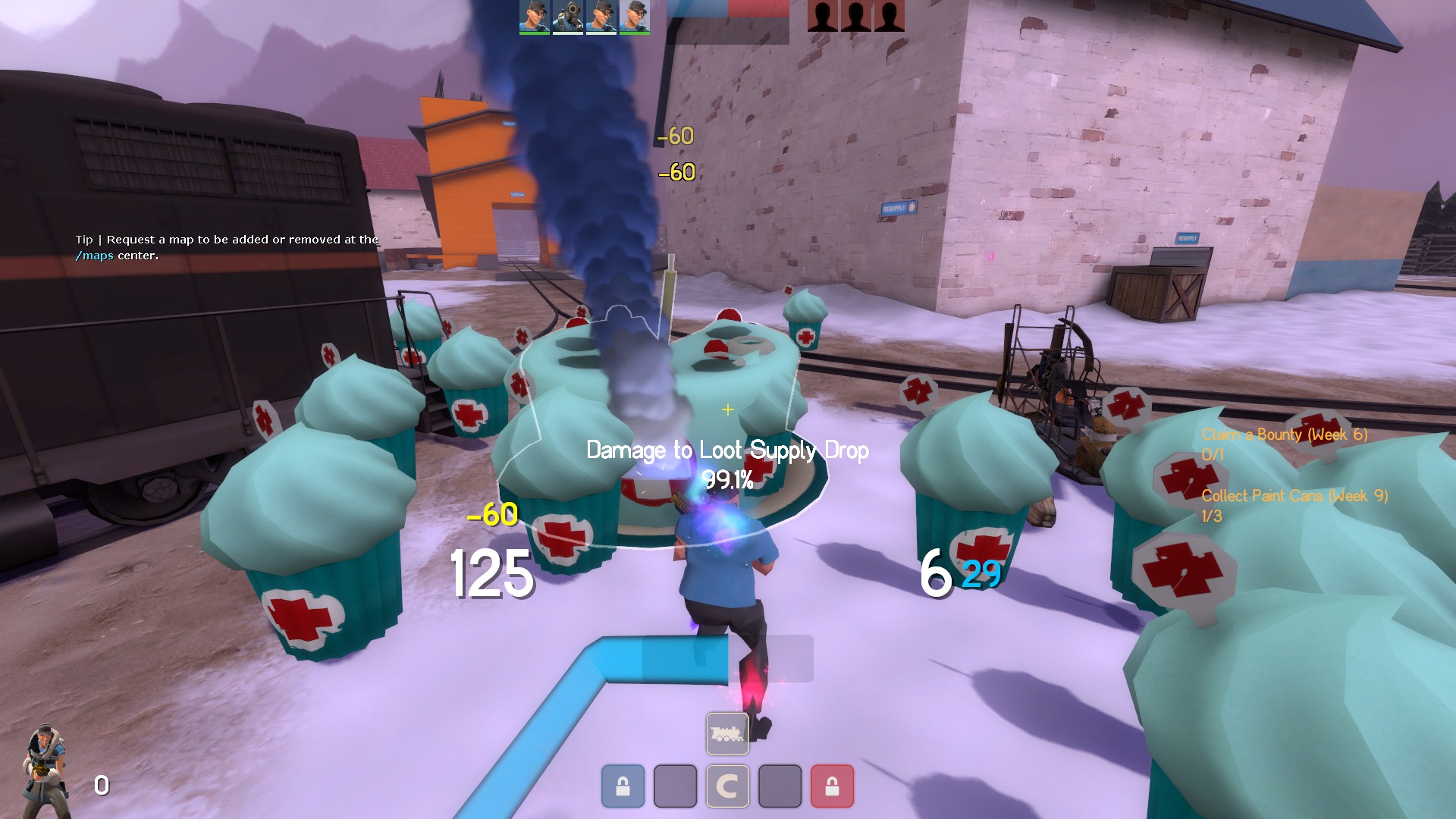Open the Claim a Bounty contract tracker
1456x819 pixels.
(1284, 435)
